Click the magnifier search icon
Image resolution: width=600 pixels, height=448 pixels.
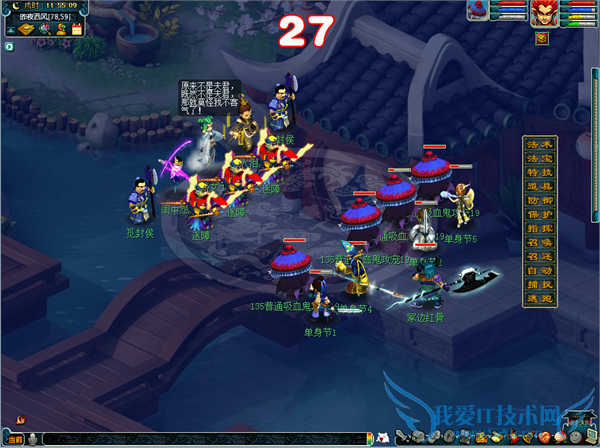tap(44, 30)
